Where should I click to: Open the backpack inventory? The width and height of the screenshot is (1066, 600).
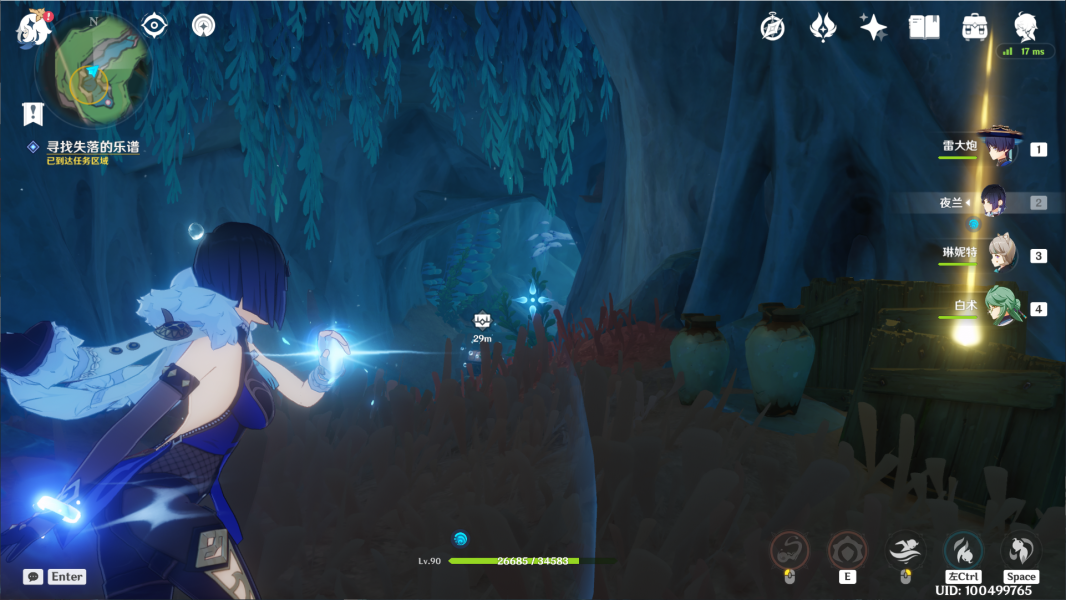click(975, 28)
